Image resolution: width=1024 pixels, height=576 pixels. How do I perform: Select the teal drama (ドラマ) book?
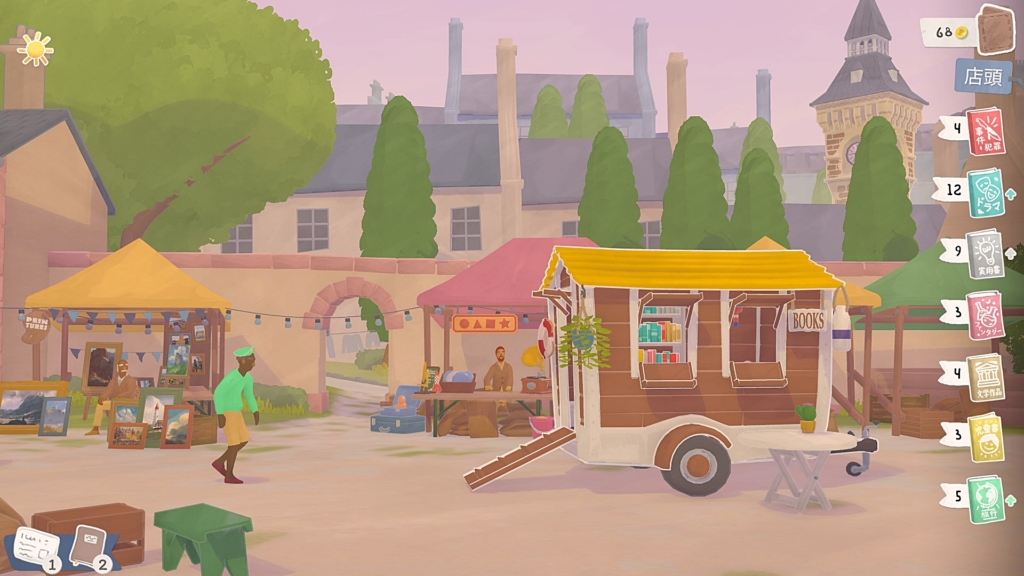click(x=986, y=192)
